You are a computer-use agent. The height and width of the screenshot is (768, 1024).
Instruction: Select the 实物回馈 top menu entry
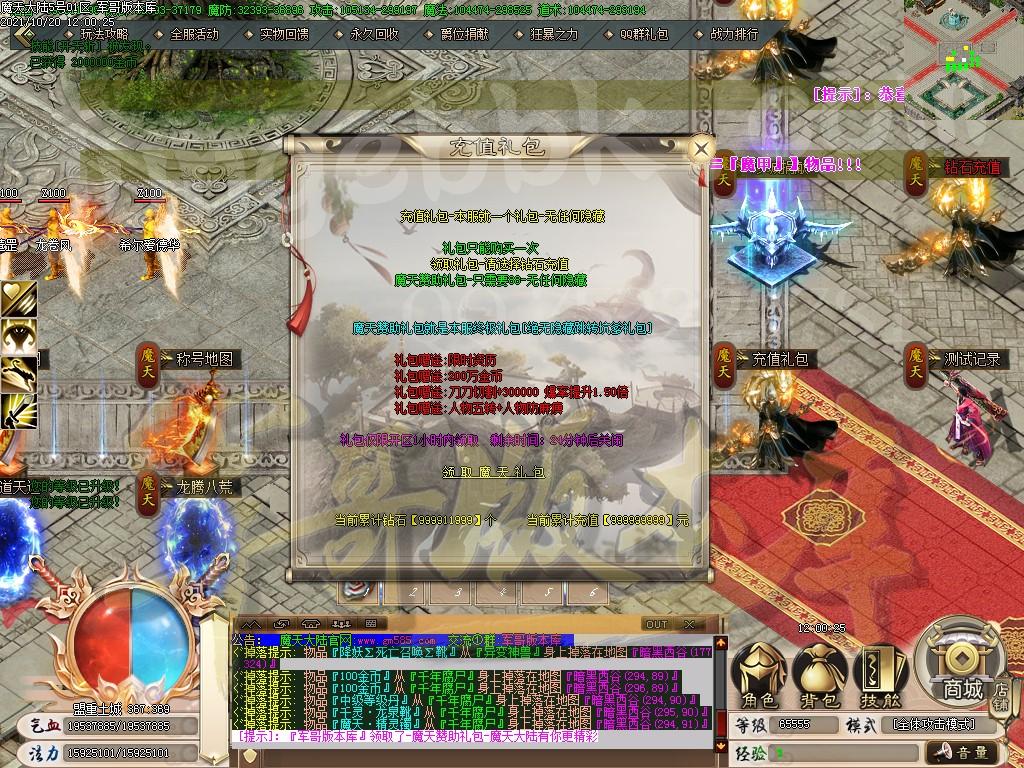tap(284, 33)
